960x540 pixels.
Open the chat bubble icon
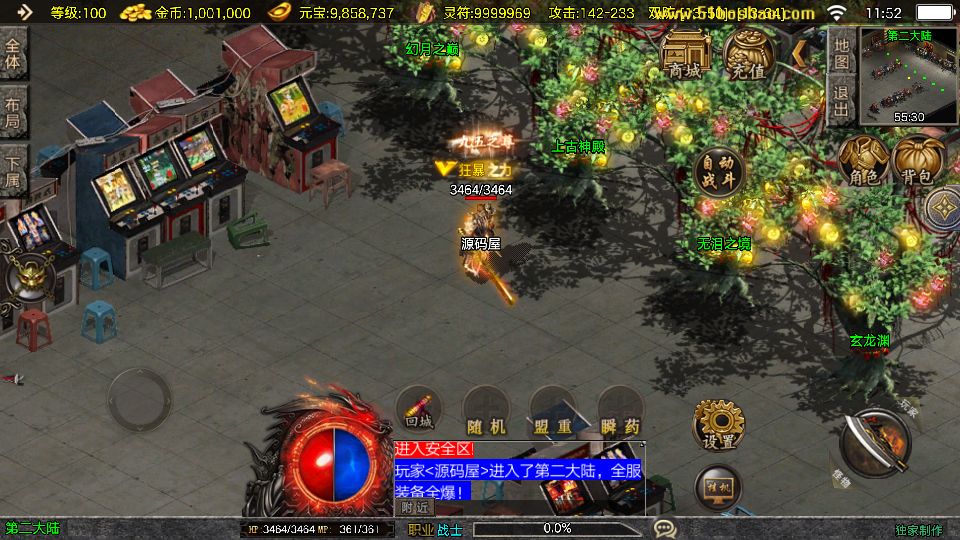pyautogui.click(x=664, y=528)
